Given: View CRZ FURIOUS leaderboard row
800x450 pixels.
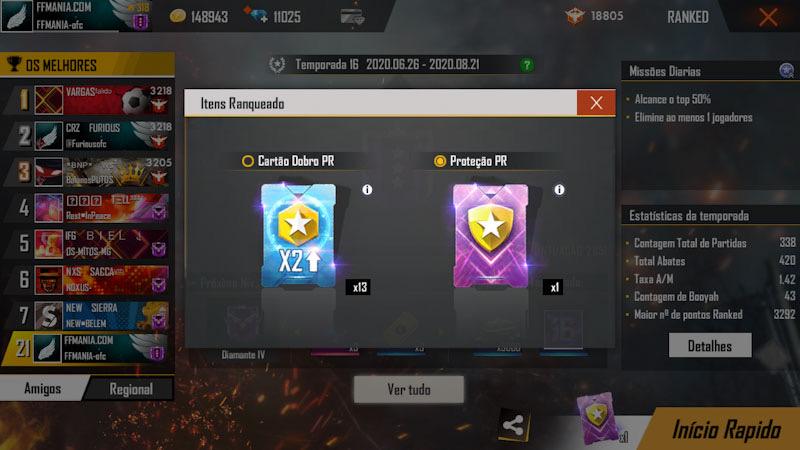Looking at the screenshot, I should tap(95, 135).
